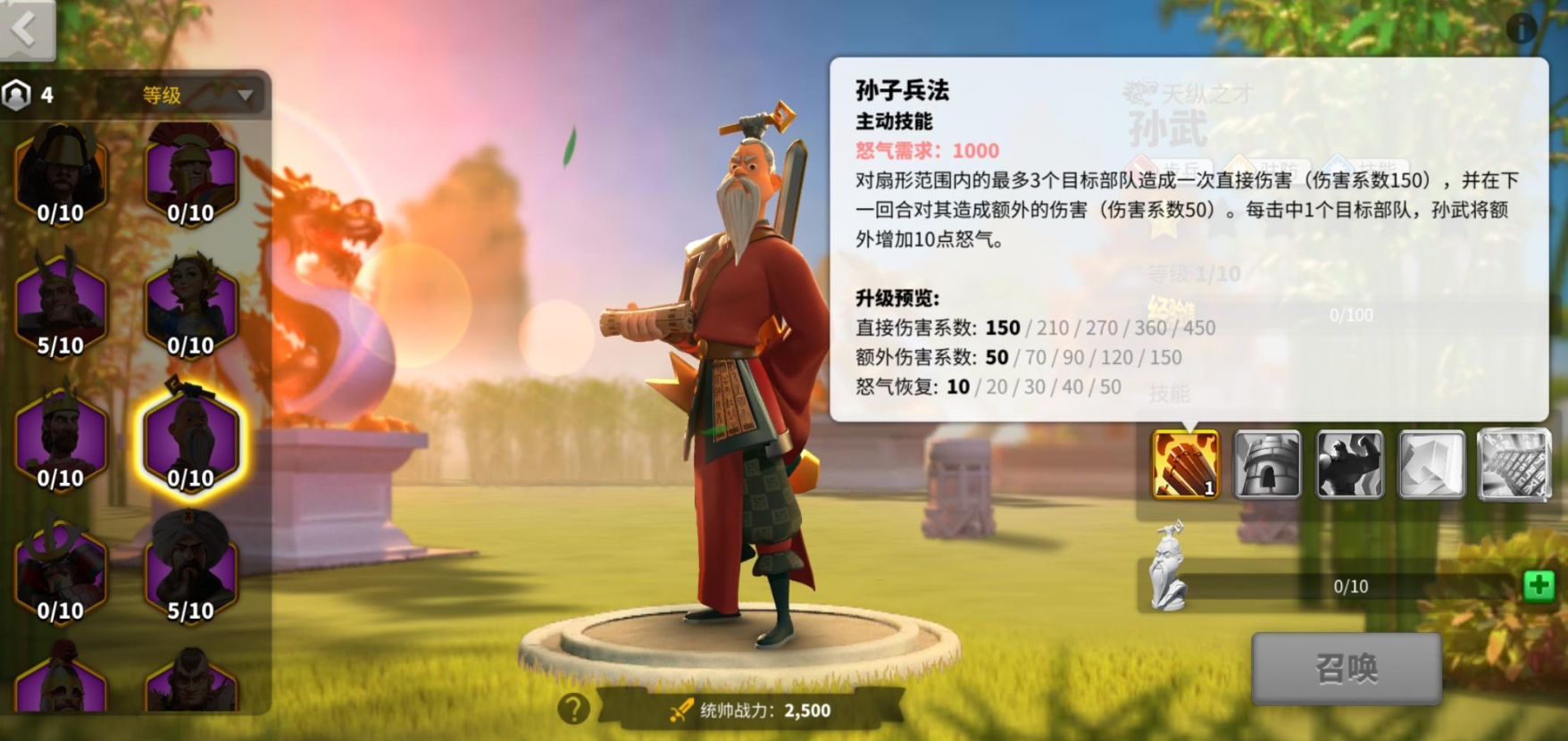Tap the info icon in the top-right corner
Viewport: 1568px width, 741px height.
click(1523, 29)
